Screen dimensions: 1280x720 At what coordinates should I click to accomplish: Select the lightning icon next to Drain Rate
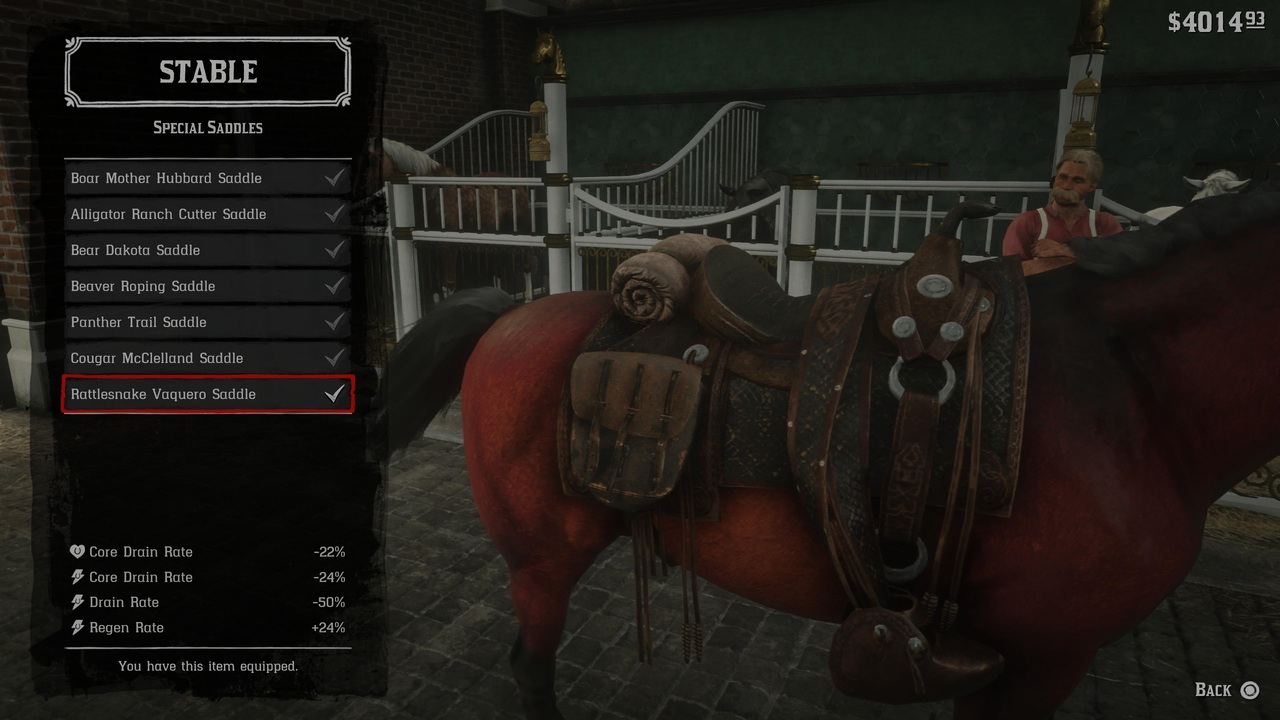(76, 601)
